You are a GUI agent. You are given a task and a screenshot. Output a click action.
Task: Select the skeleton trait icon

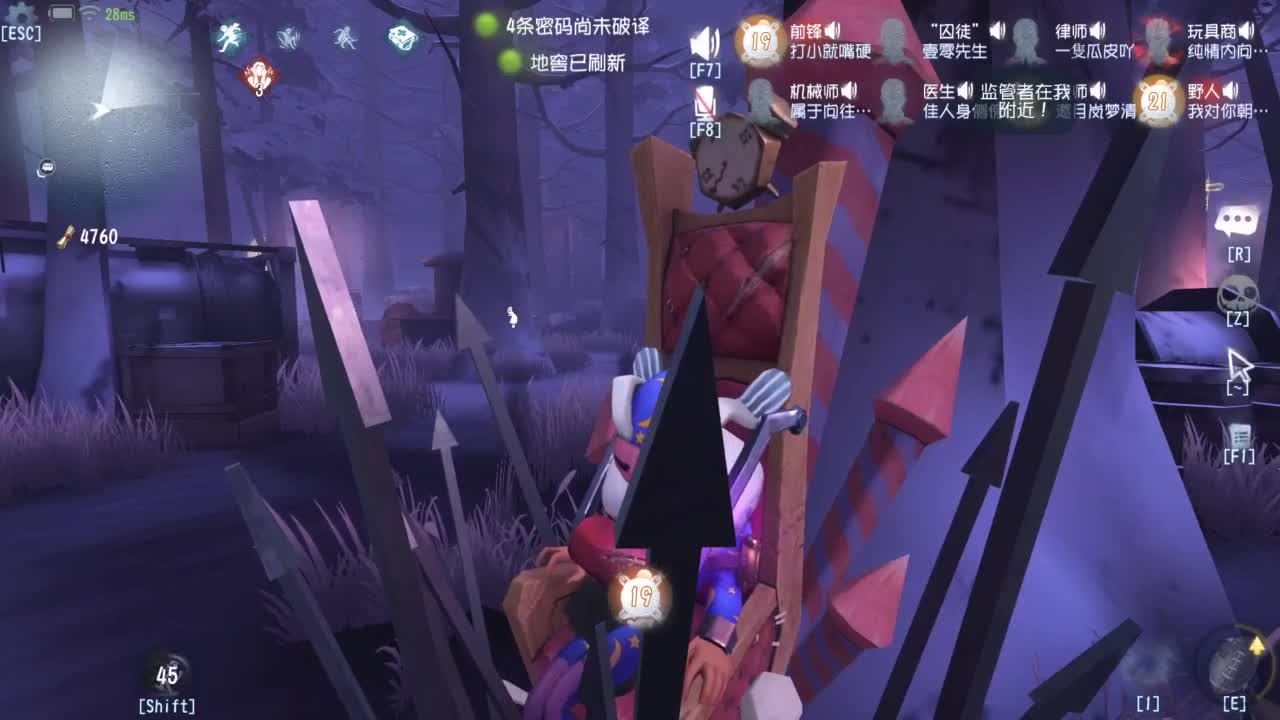pyautogui.click(x=346, y=37)
